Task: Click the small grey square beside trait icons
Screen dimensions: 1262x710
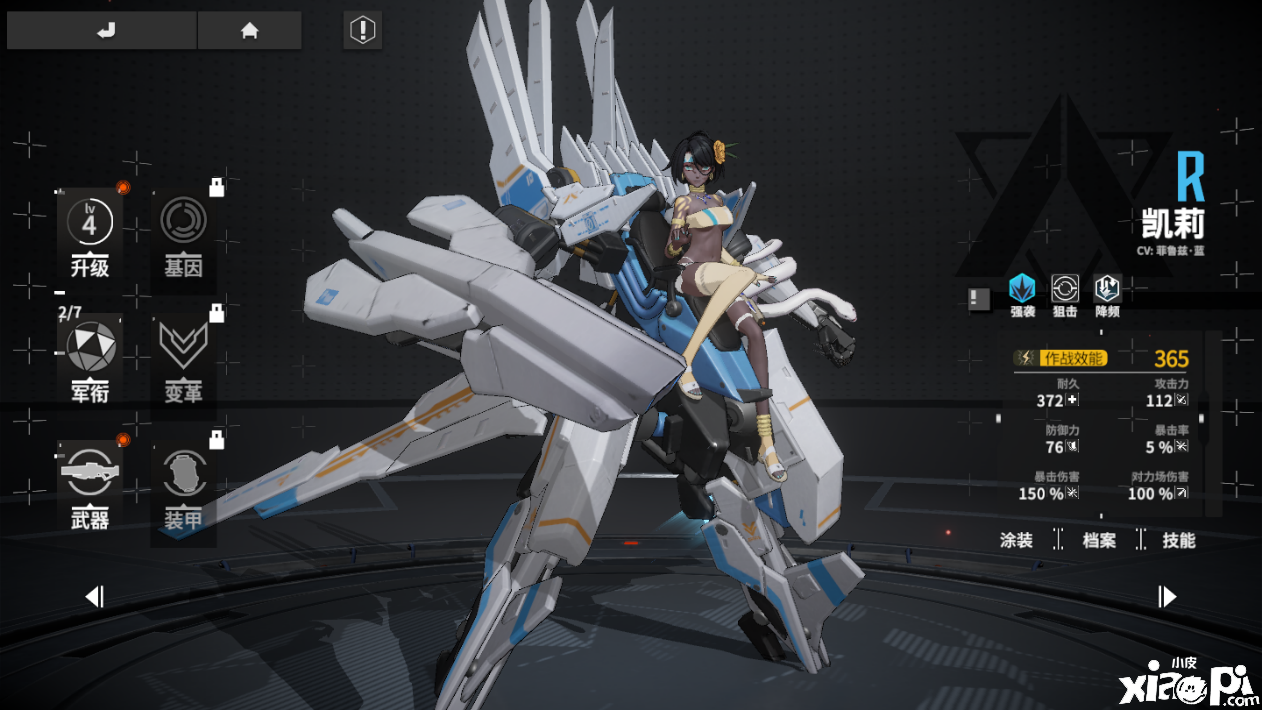Action: (979, 297)
